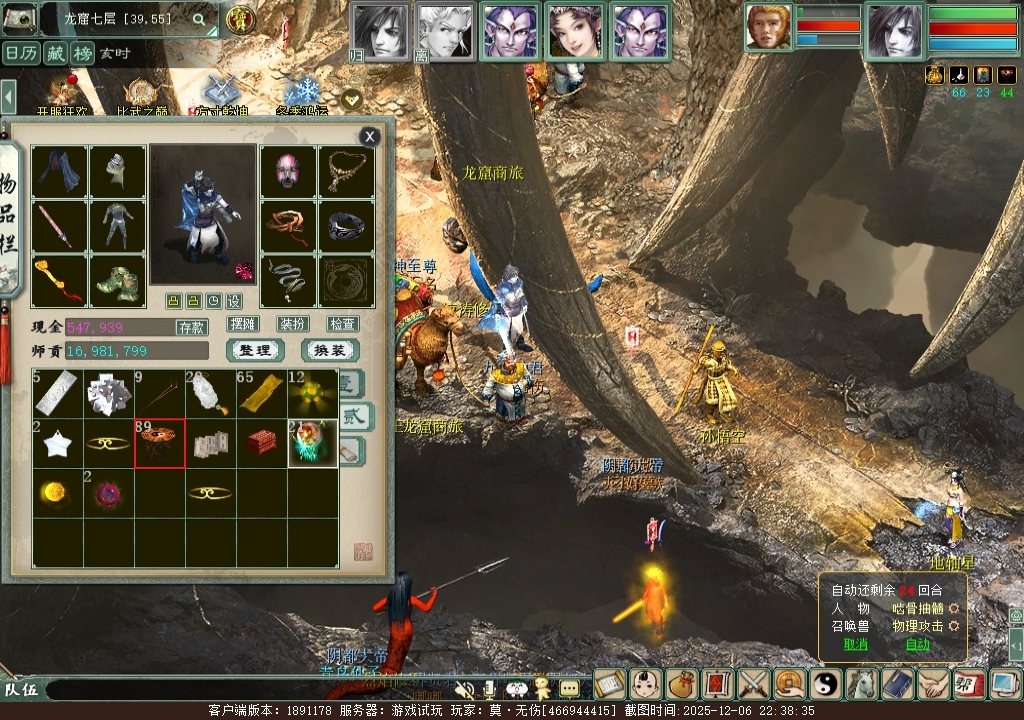The height and width of the screenshot is (720, 1024).
Task: Open the horse mount toolbar icon
Action: tap(862, 684)
